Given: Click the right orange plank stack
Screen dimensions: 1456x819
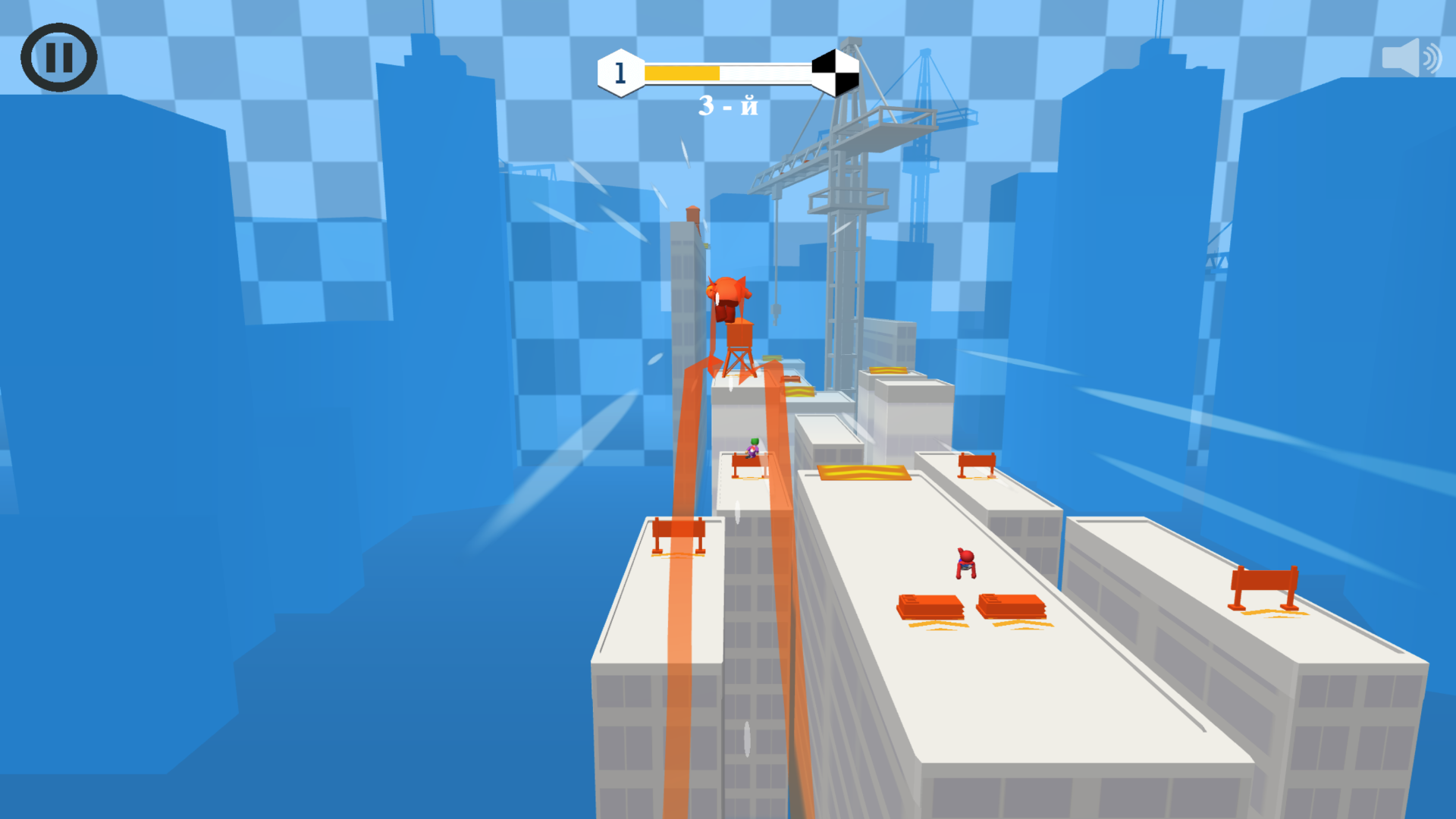Looking at the screenshot, I should tap(1012, 607).
